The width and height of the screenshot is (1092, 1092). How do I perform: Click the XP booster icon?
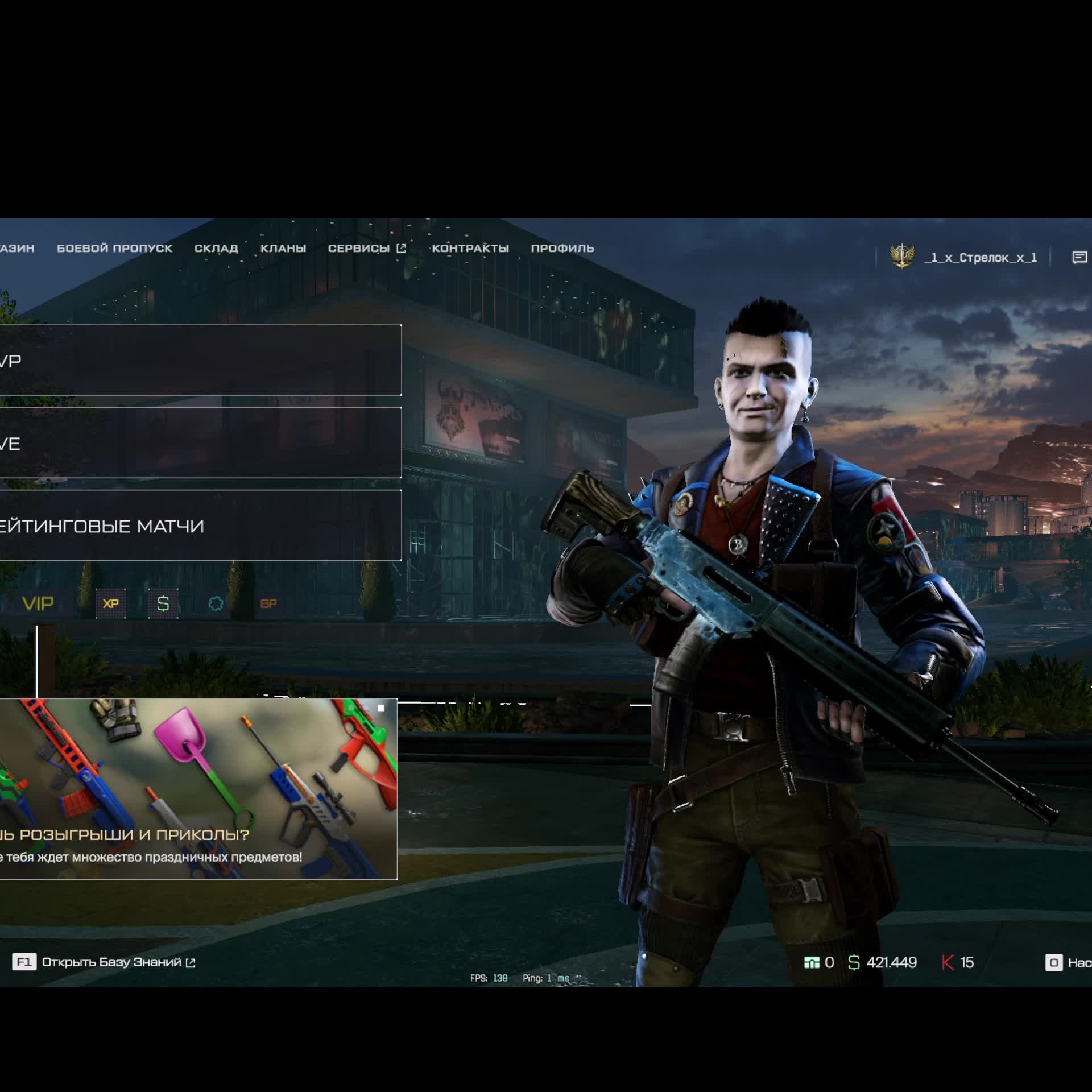click(111, 603)
